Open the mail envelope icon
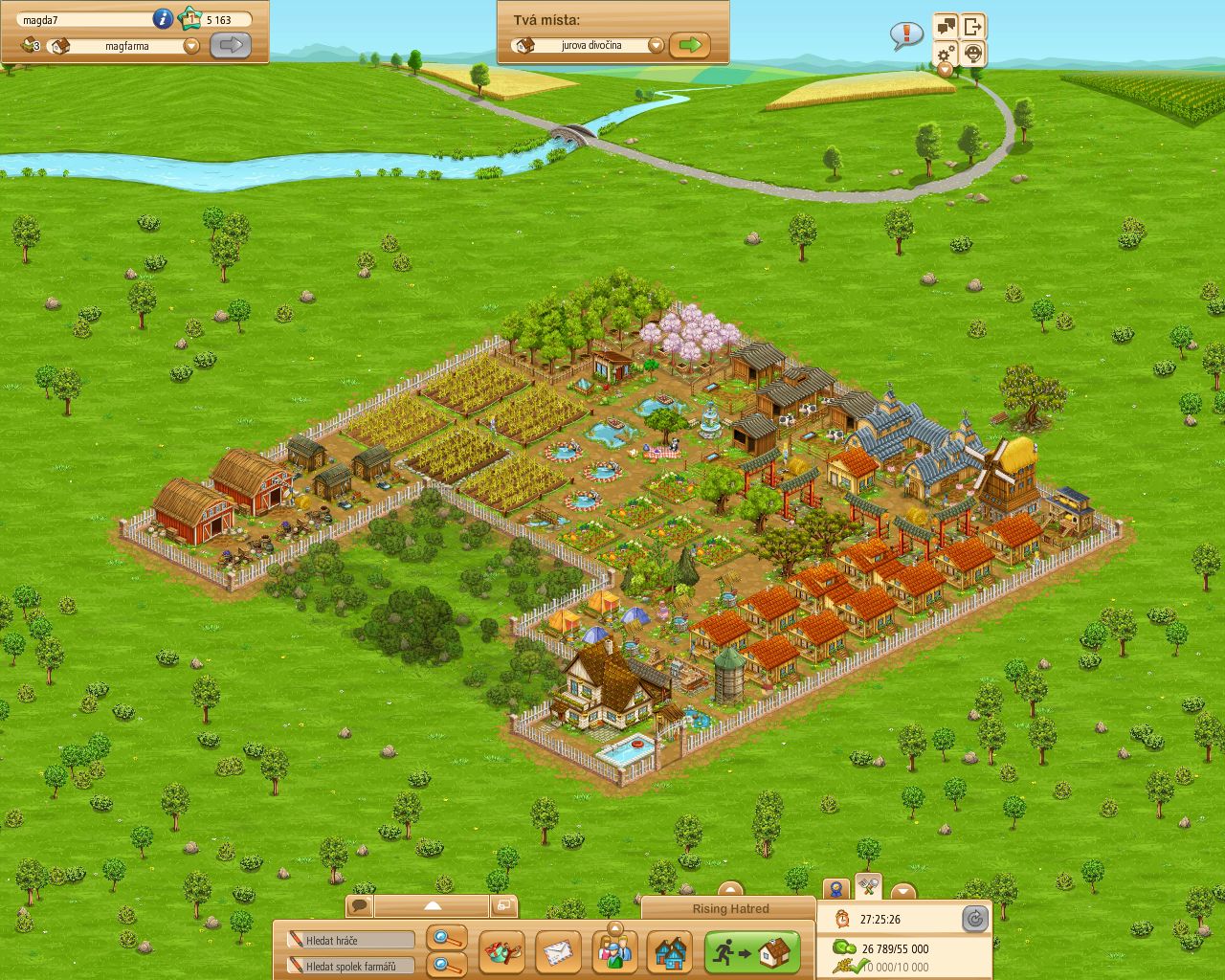This screenshot has height=980, width=1225. (x=557, y=952)
